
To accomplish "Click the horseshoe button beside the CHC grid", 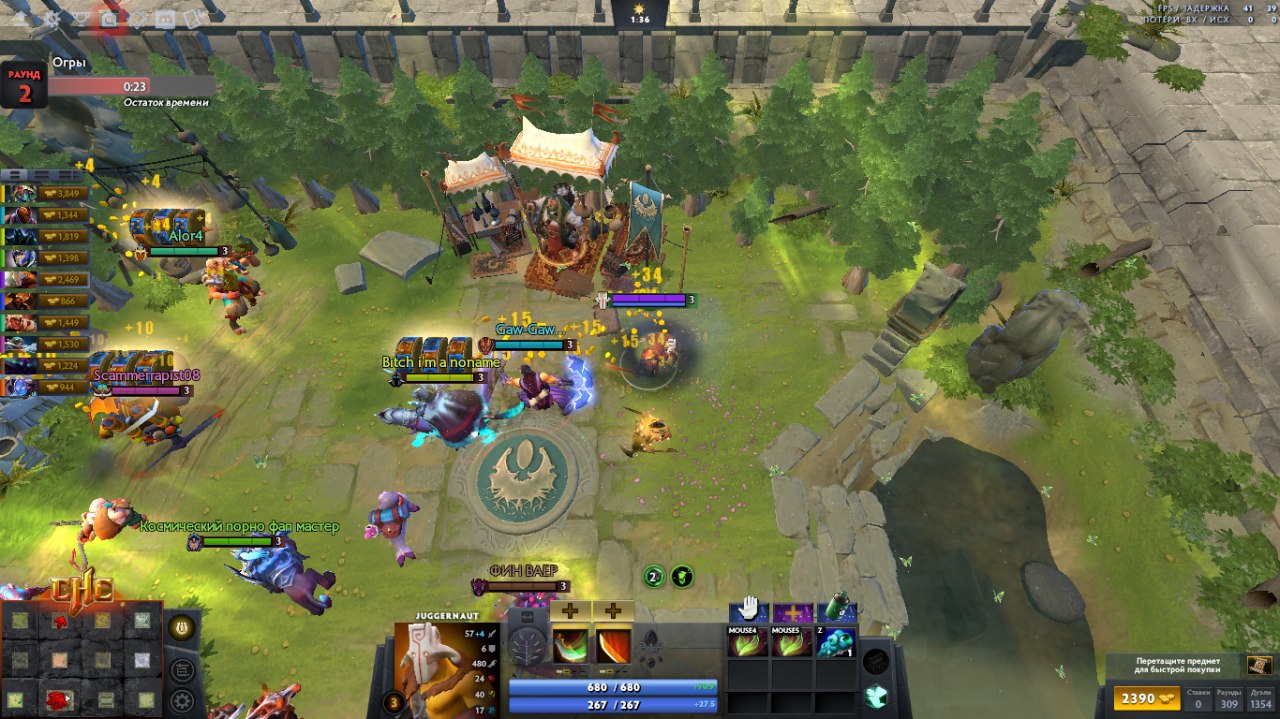I will 182,628.
